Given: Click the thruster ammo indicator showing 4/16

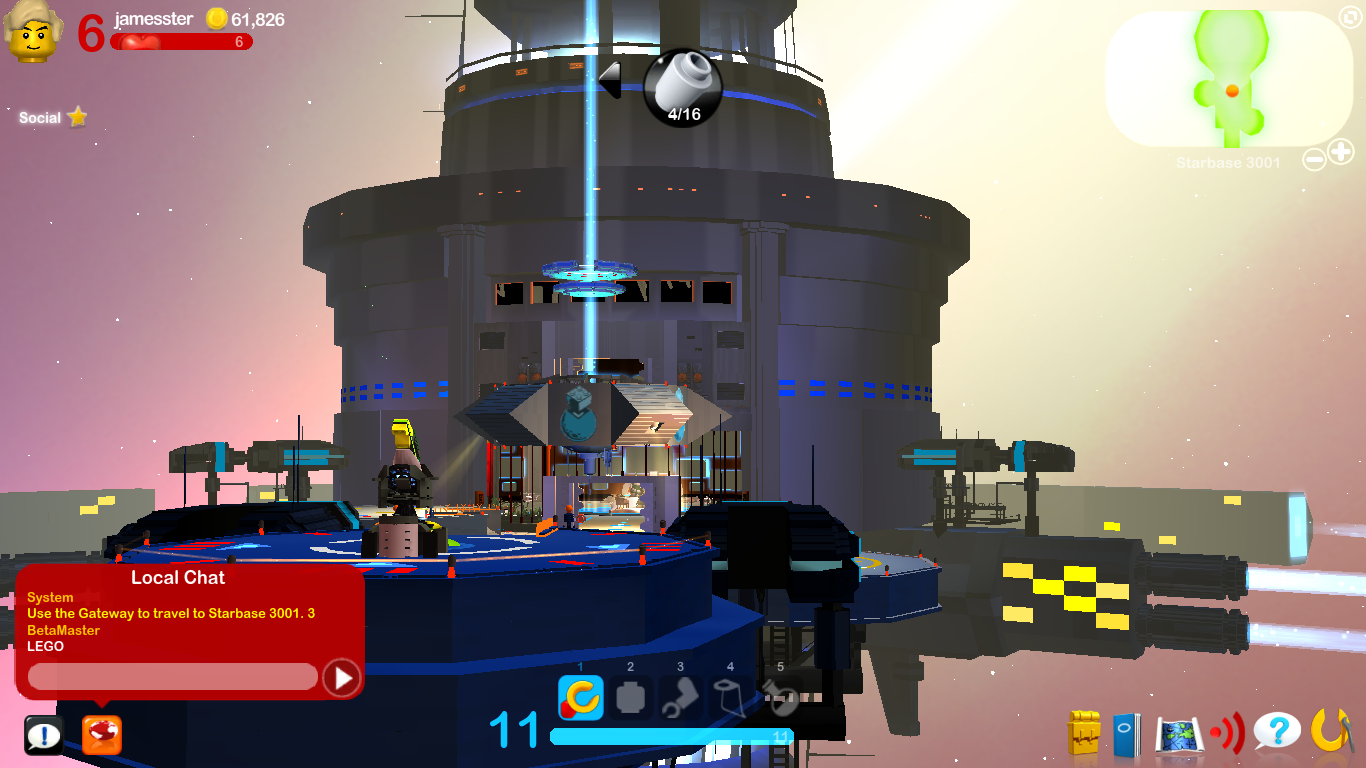Looking at the screenshot, I should [x=684, y=89].
